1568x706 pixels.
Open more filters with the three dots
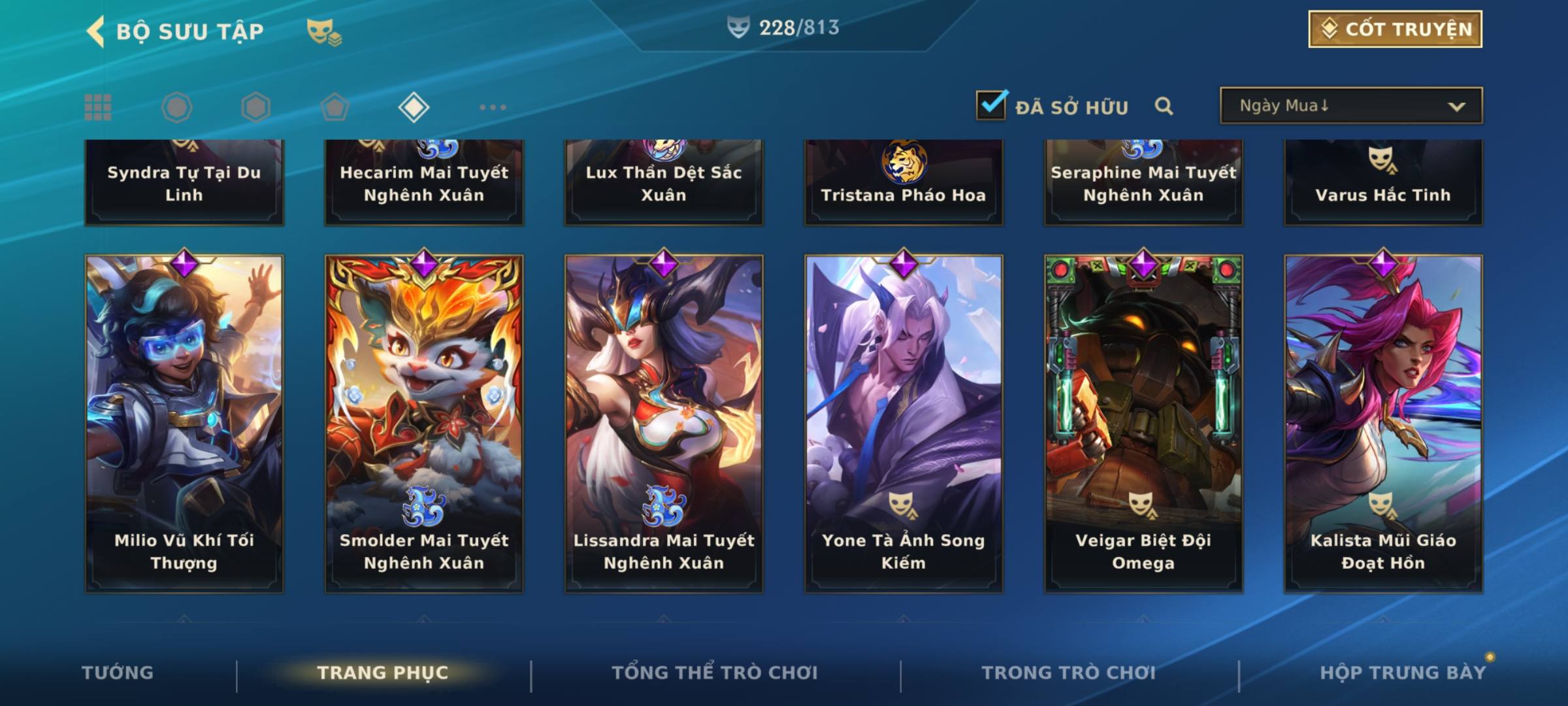tap(493, 107)
